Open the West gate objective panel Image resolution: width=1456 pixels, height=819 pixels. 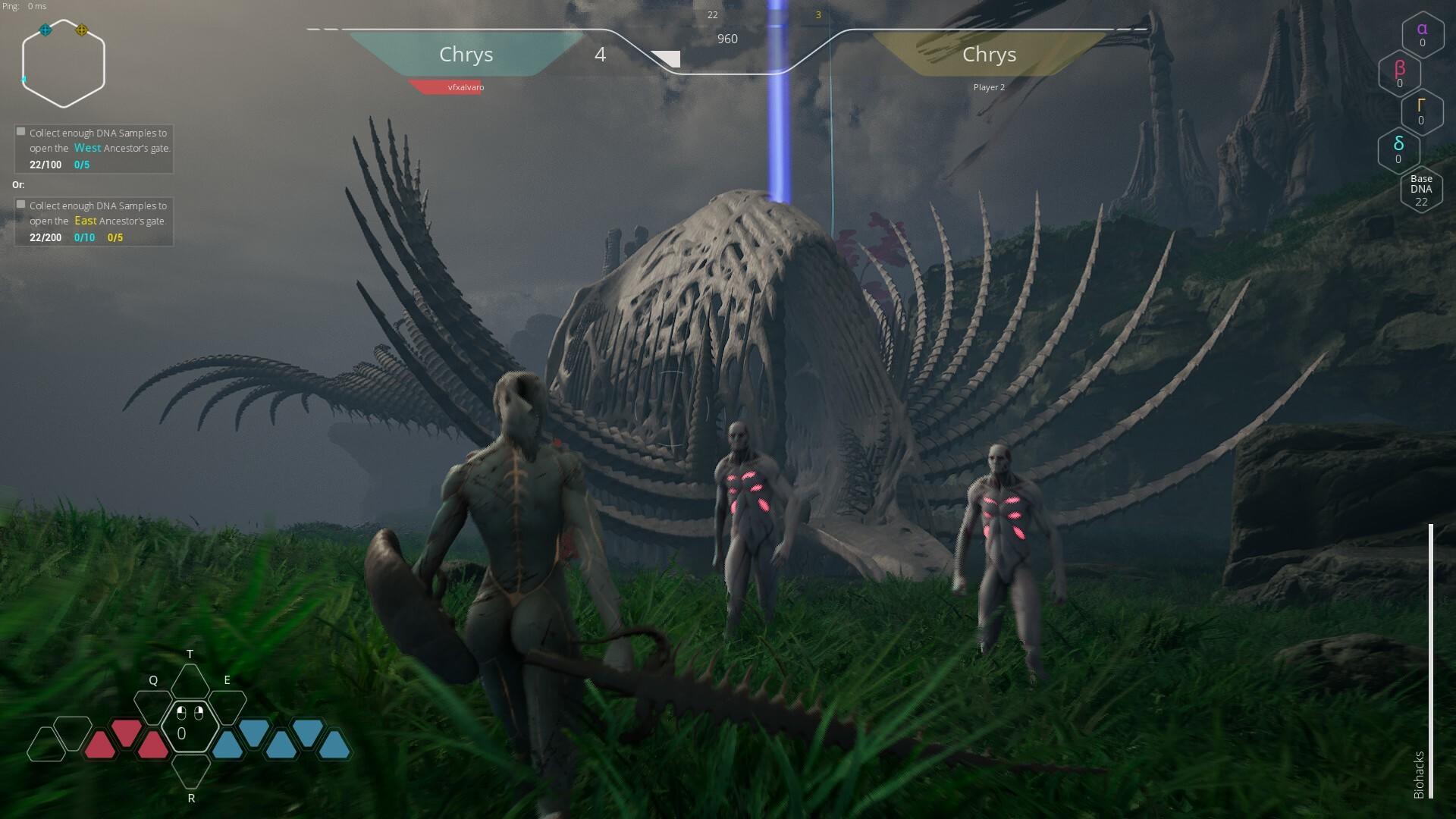click(93, 148)
